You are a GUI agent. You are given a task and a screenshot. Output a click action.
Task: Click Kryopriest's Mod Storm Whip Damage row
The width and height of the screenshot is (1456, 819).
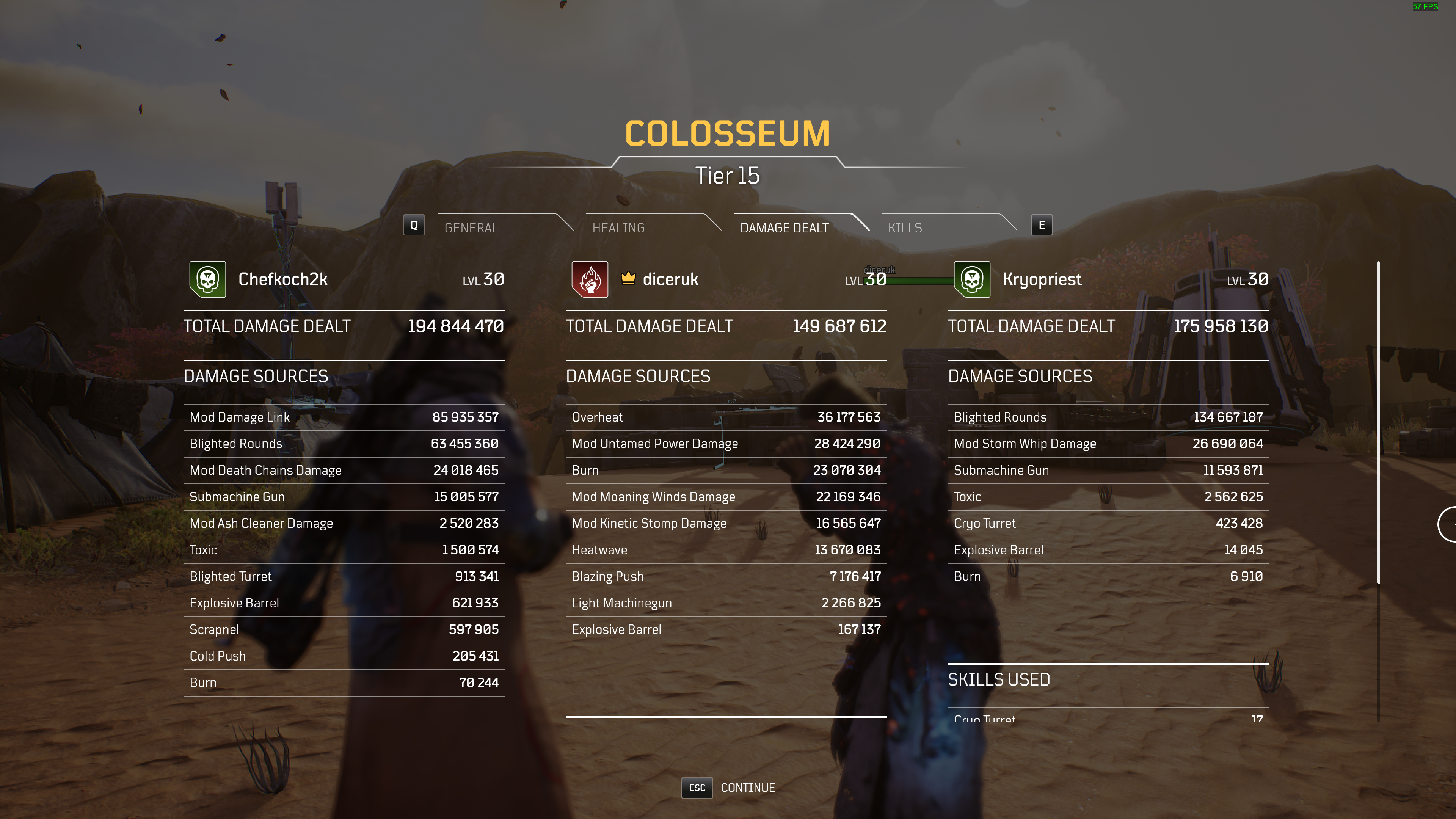pos(1108,444)
